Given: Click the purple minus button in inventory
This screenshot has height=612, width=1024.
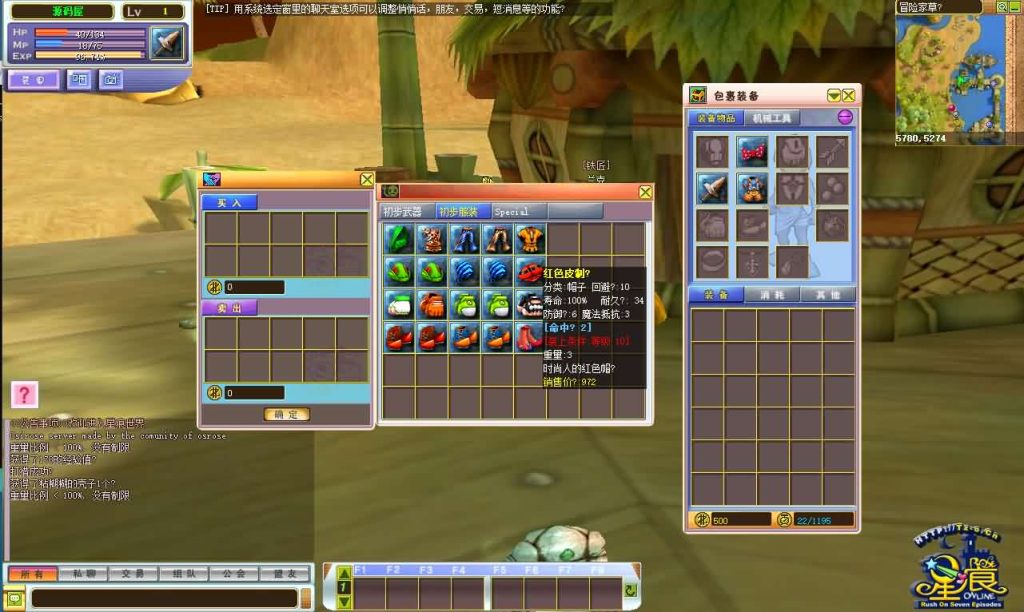Looking at the screenshot, I should pyautogui.click(x=845, y=117).
